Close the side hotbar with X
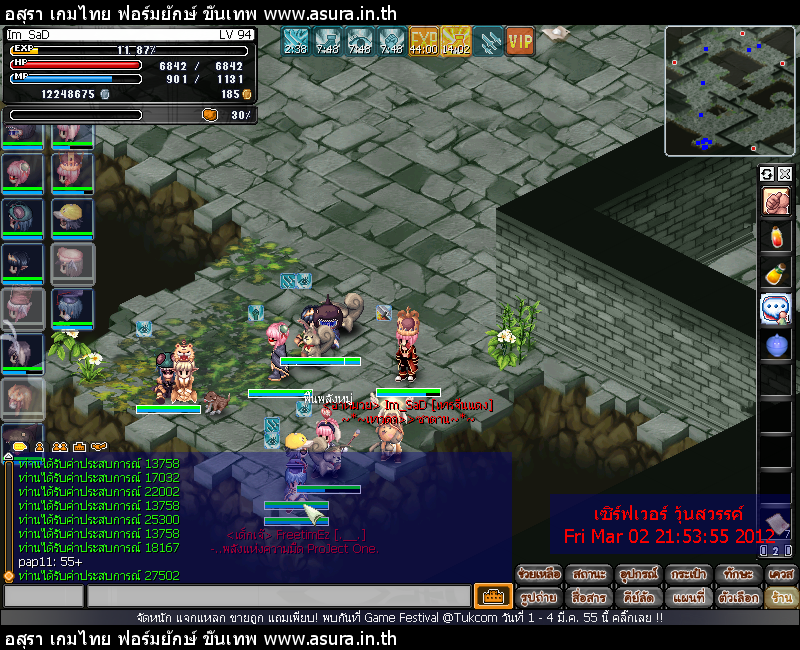Viewport: 800px width, 650px height. (784, 174)
